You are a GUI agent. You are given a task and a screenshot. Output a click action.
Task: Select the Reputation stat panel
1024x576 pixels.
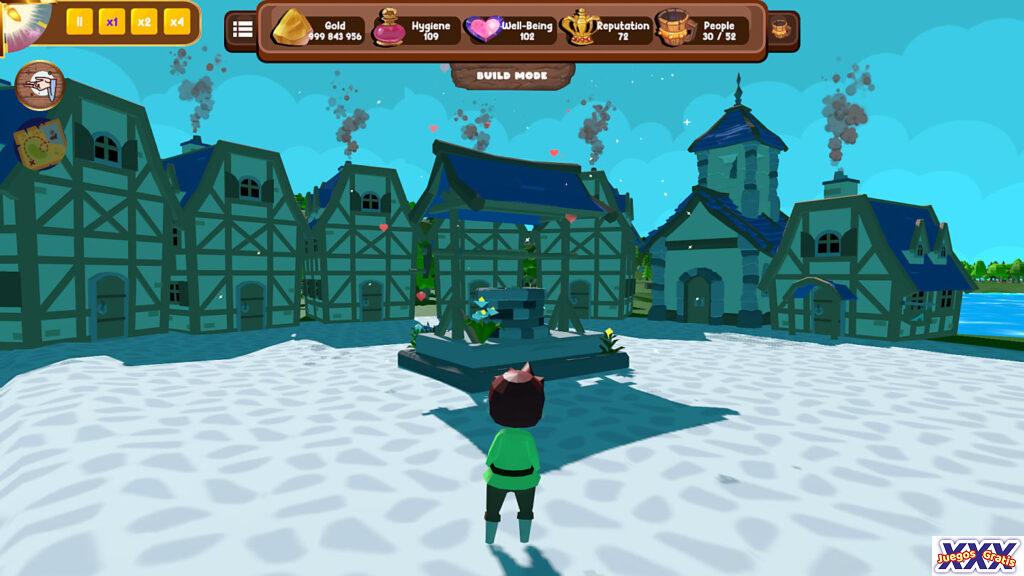pos(608,30)
